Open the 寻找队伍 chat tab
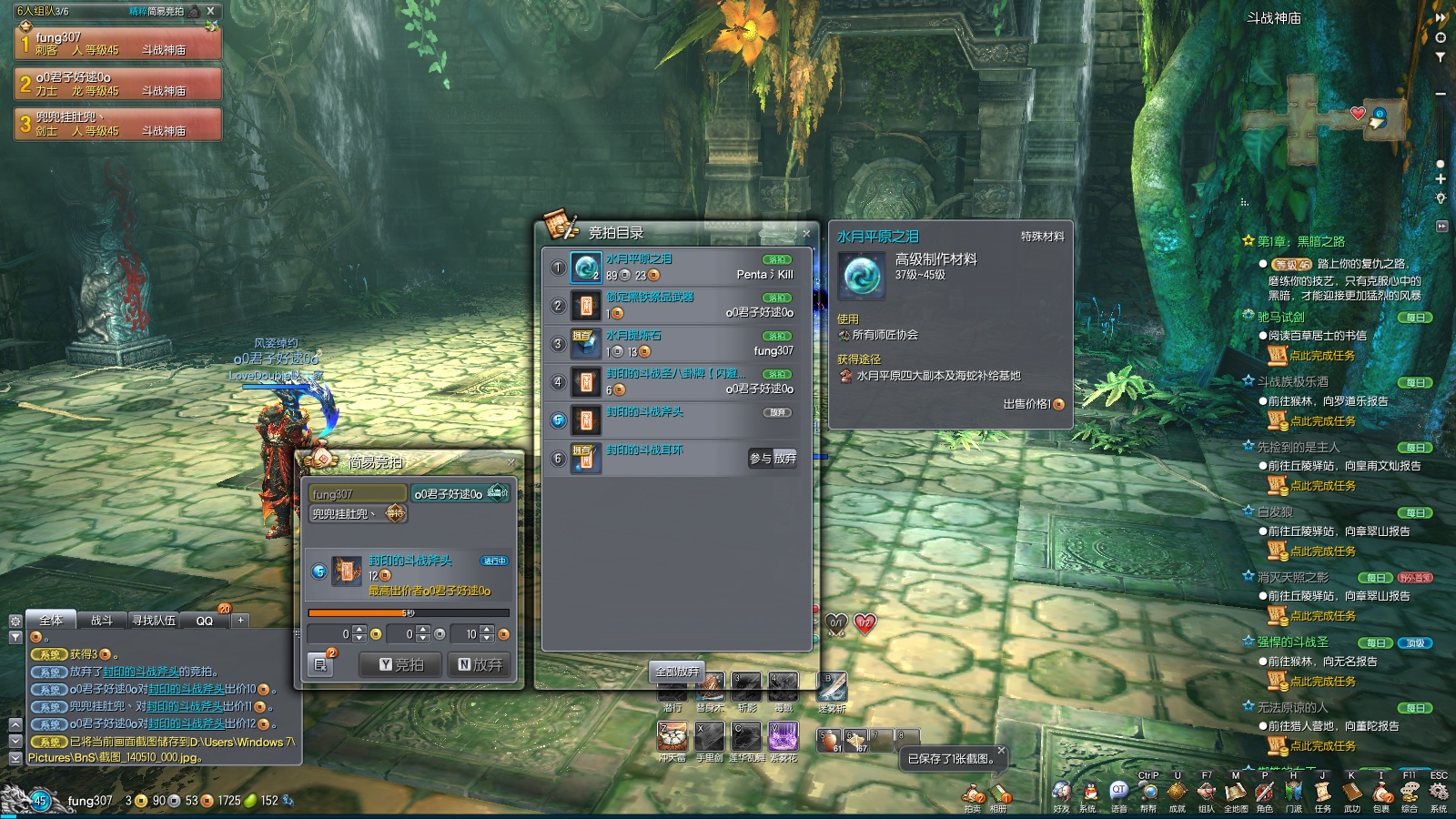The width and height of the screenshot is (1456, 819). (154, 621)
